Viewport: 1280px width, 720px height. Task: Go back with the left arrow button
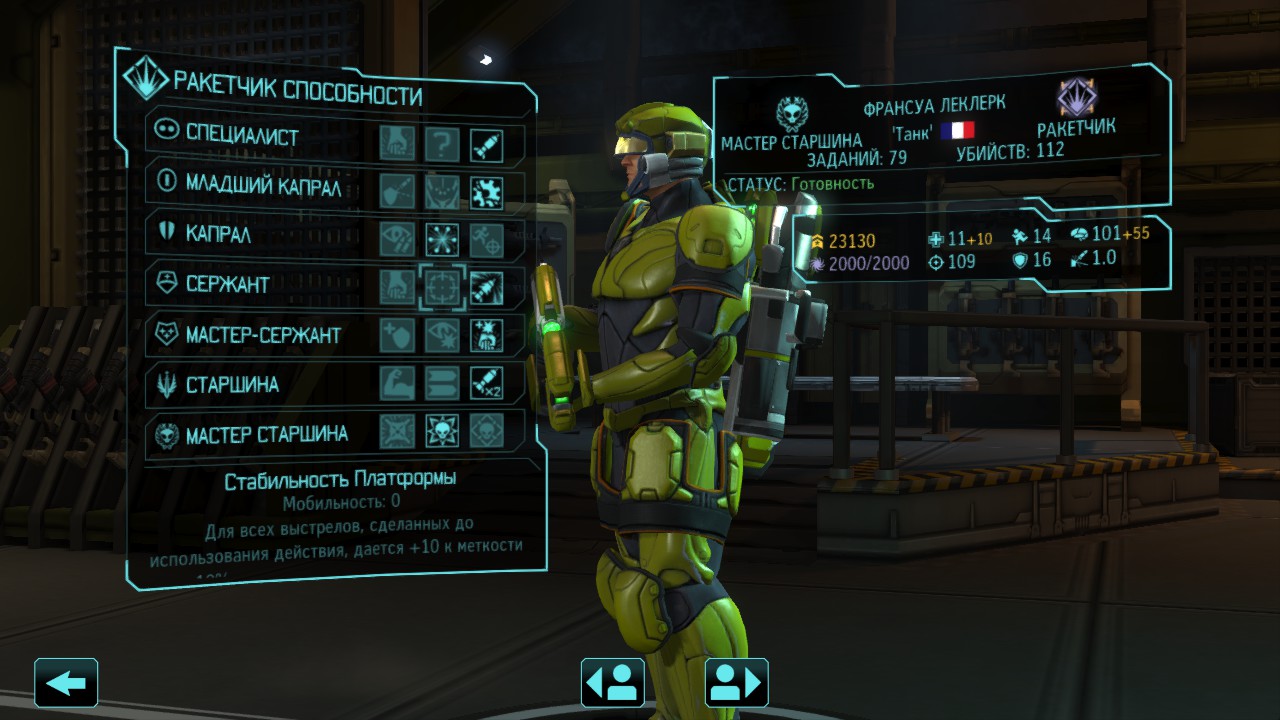coord(66,683)
